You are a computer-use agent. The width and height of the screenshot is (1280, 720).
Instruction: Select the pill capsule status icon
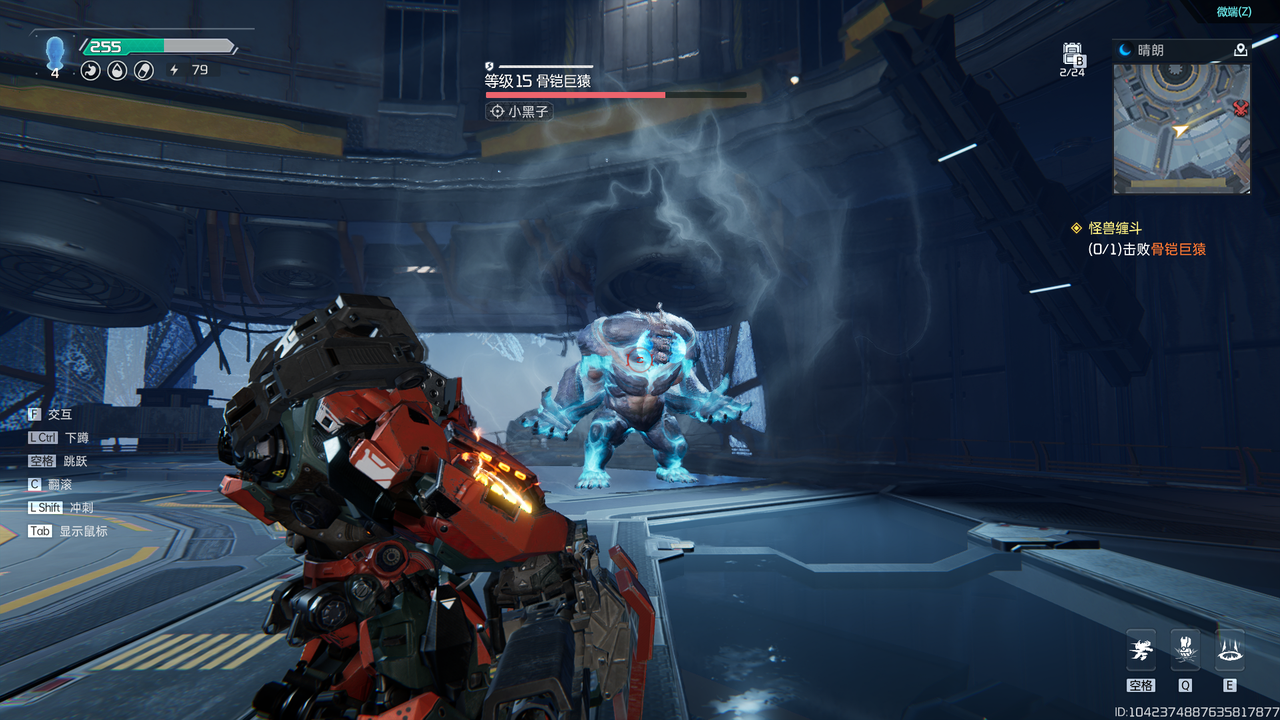click(144, 71)
